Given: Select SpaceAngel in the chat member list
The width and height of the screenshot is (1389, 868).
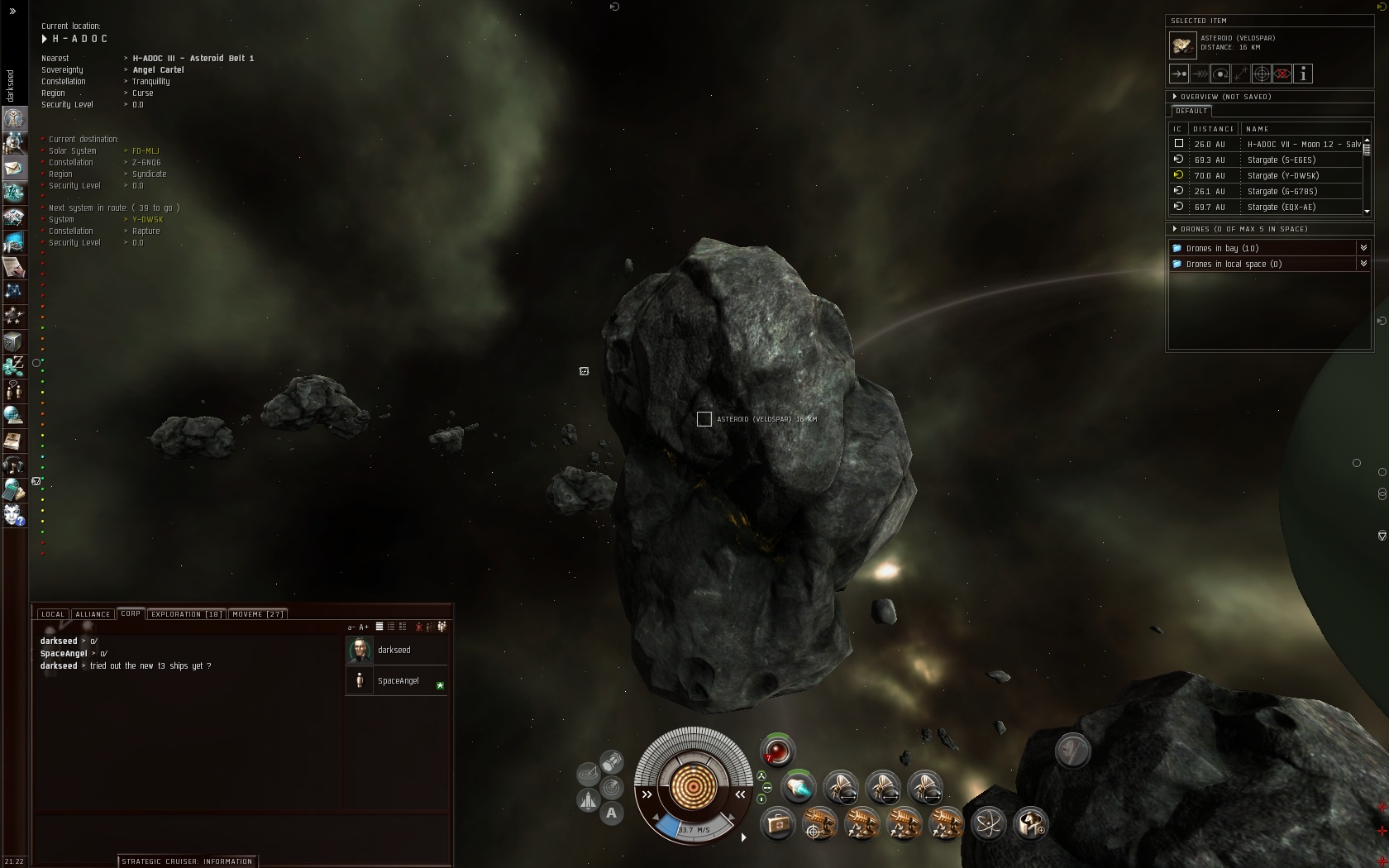Looking at the screenshot, I should point(398,681).
